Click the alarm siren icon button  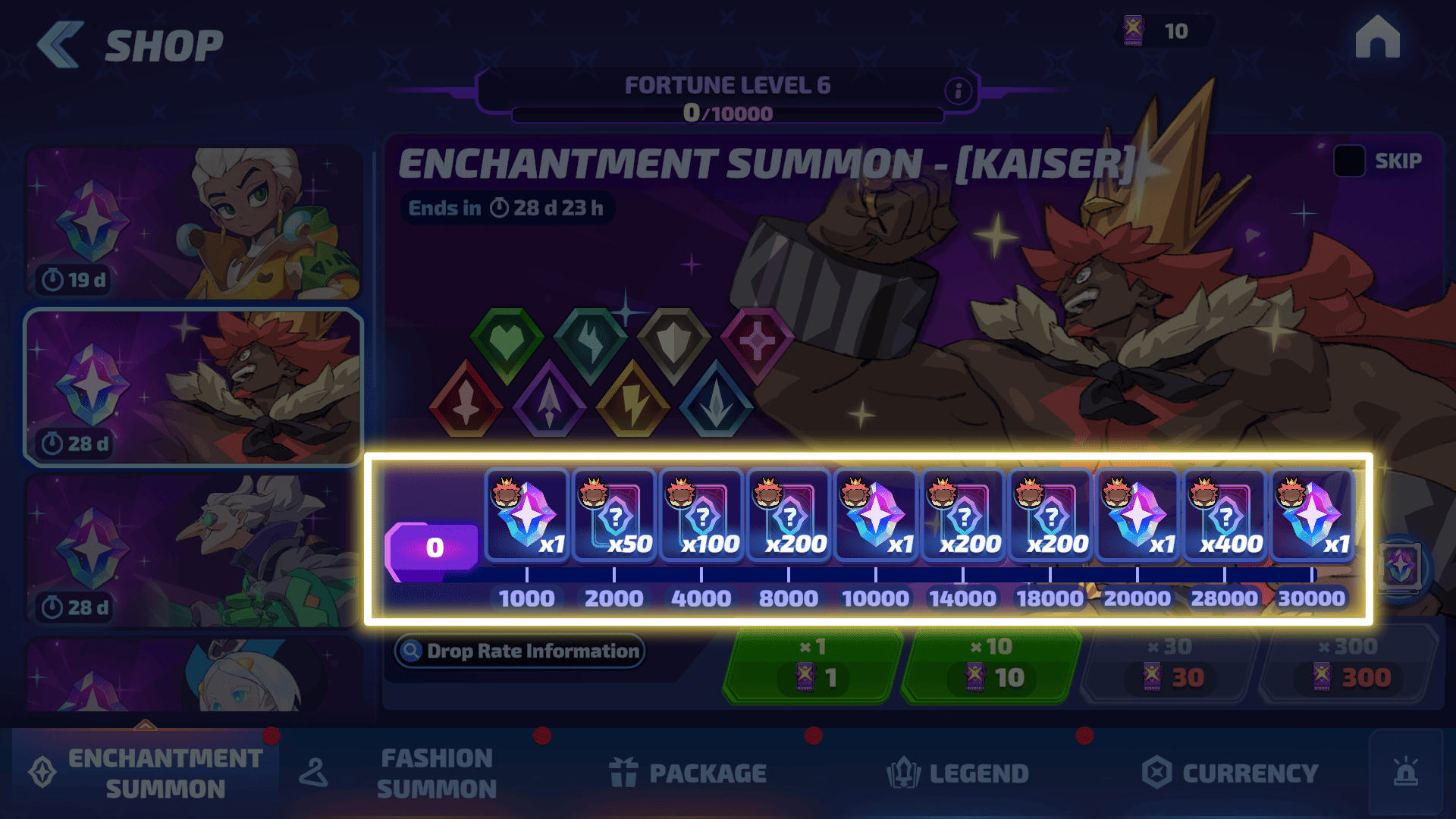click(x=1405, y=773)
